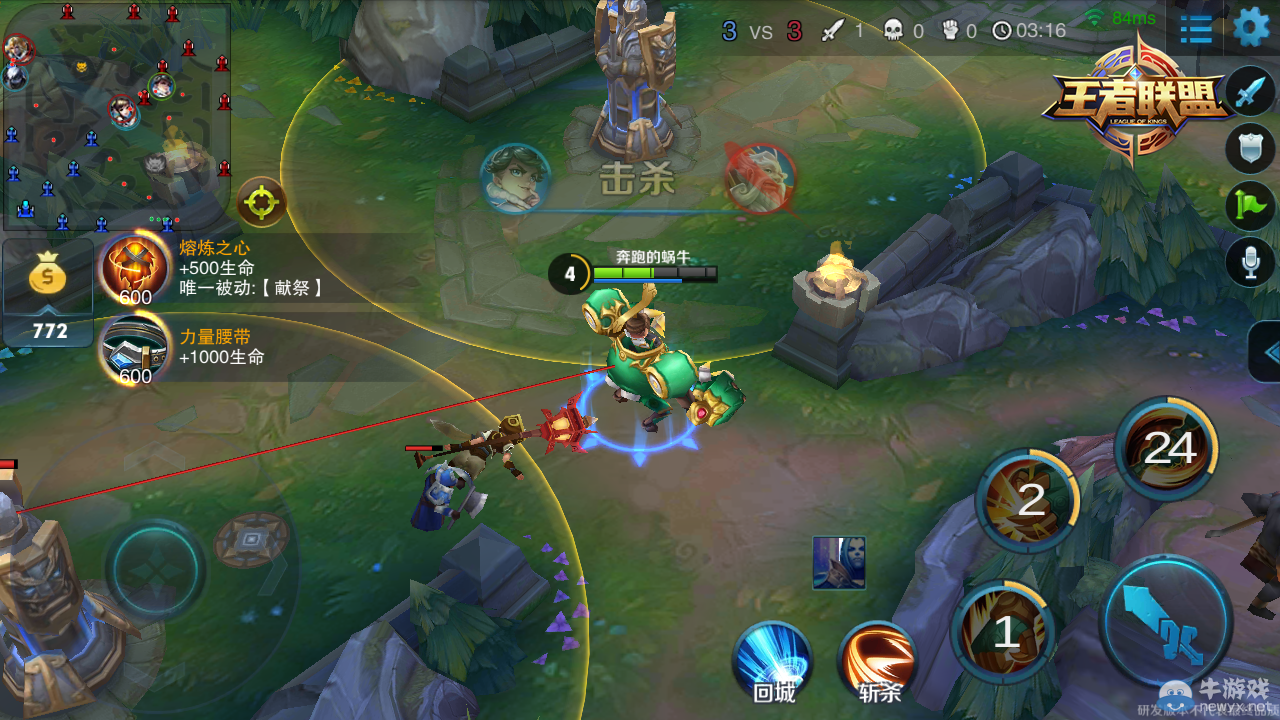The width and height of the screenshot is (1280, 720).
Task: Expand the right-edge arrow panel
Action: (1268, 352)
